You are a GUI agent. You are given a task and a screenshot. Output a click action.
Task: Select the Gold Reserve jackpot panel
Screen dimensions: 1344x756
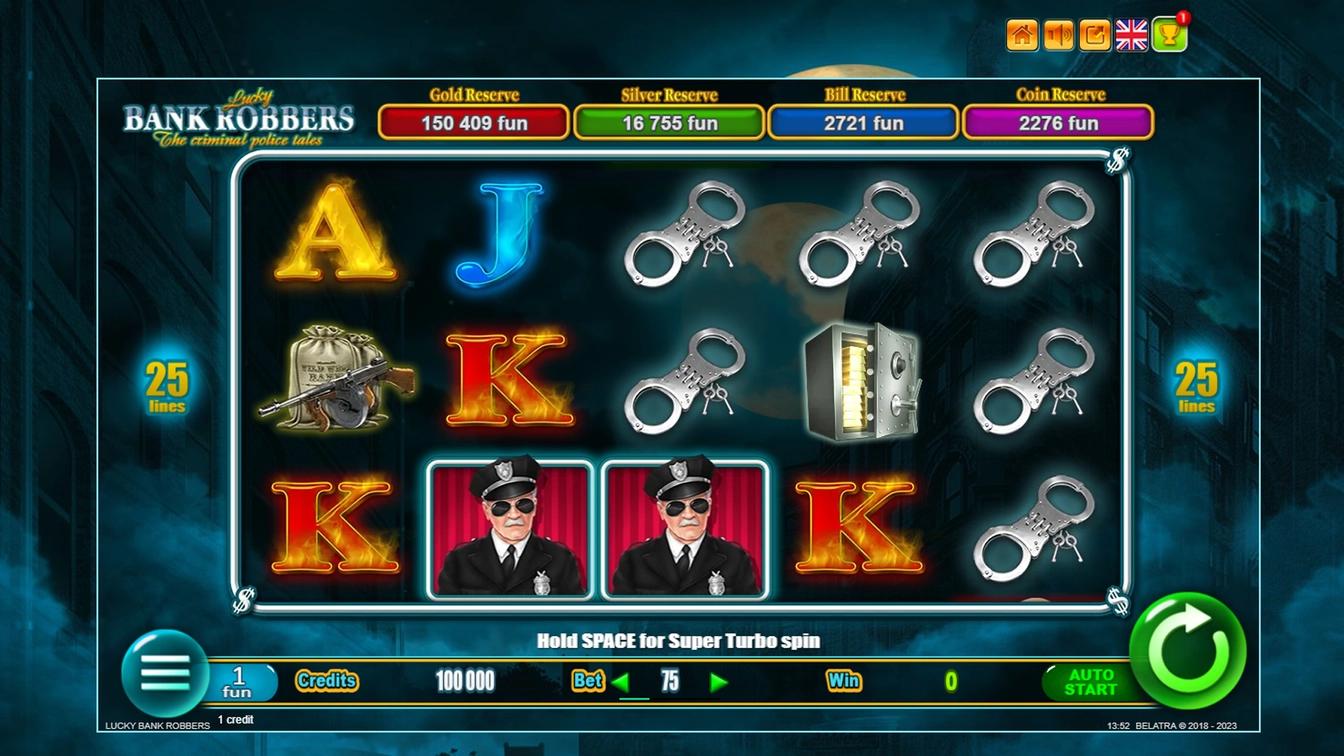474,123
